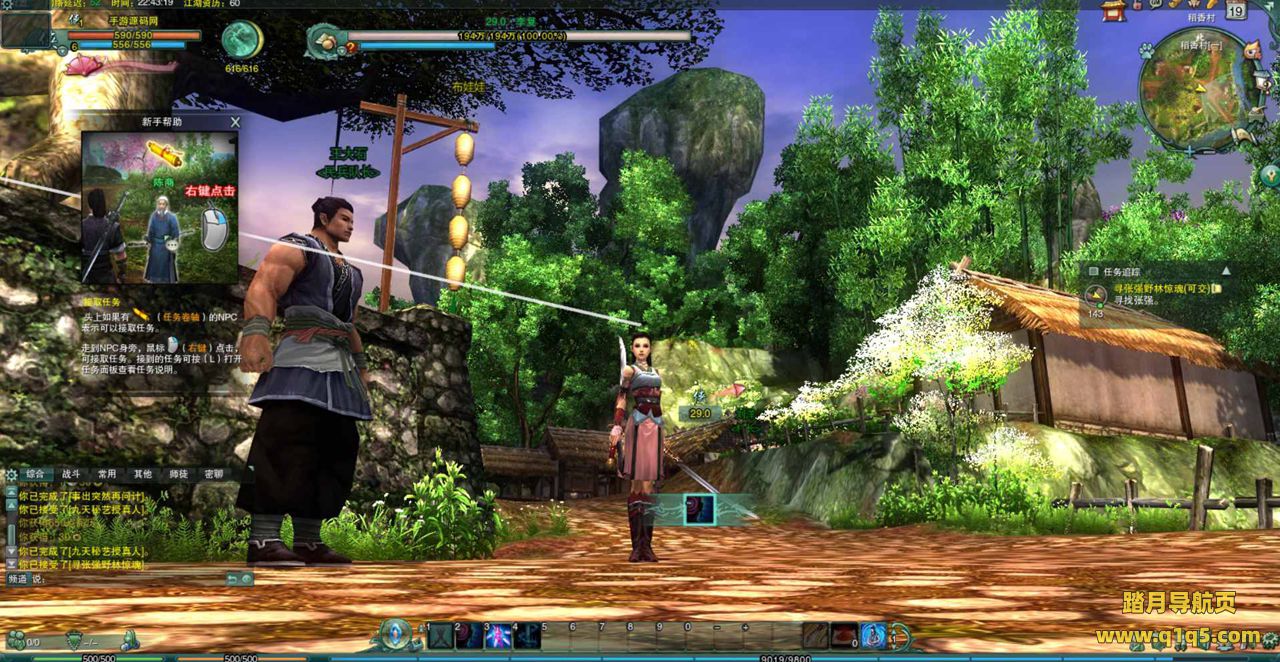The height and width of the screenshot is (662, 1280).
Task: Open the calendar icon showing 19
Action: point(1236,11)
